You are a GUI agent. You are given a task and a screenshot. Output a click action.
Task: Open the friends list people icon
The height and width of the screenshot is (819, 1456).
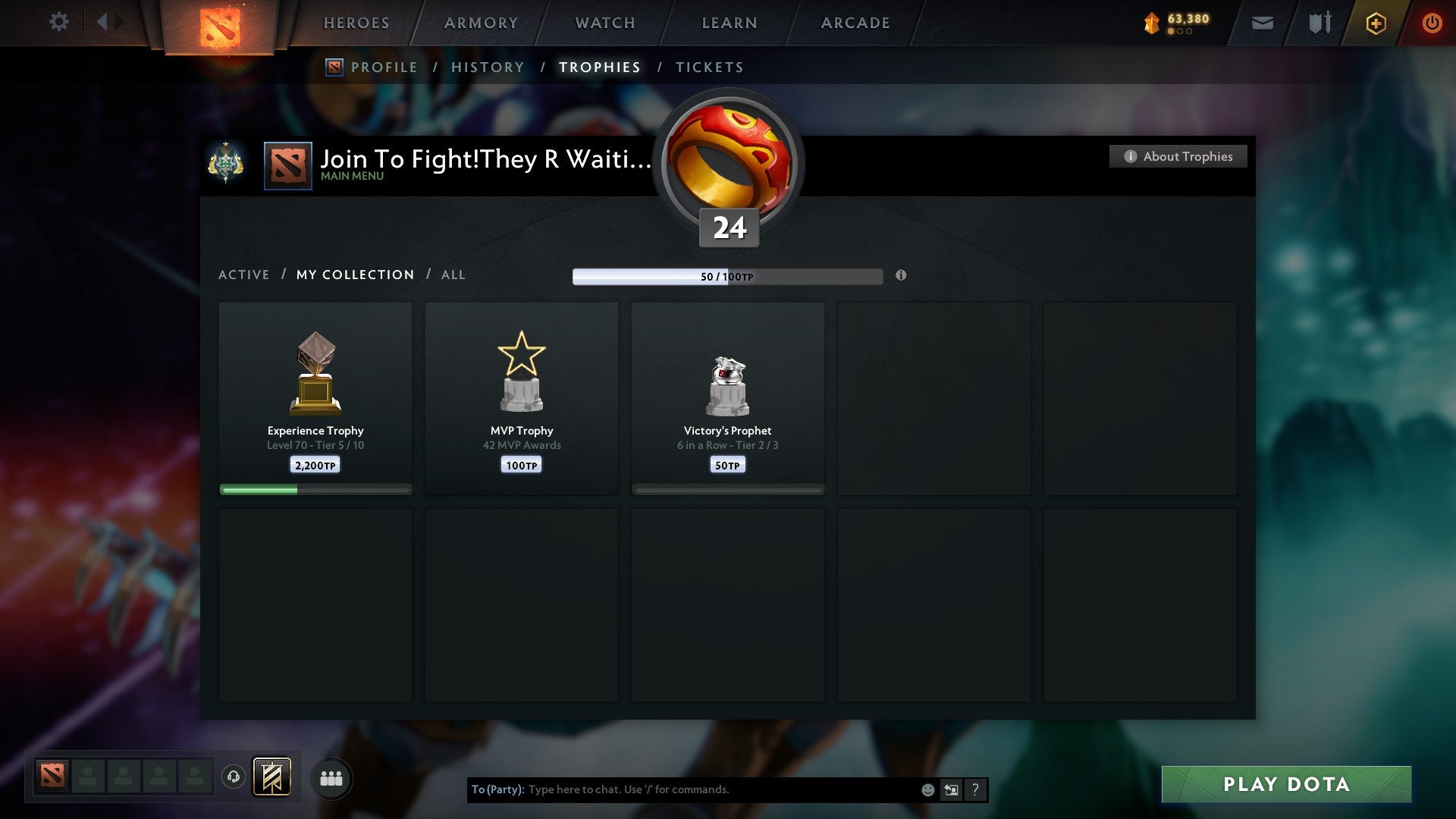(331, 777)
